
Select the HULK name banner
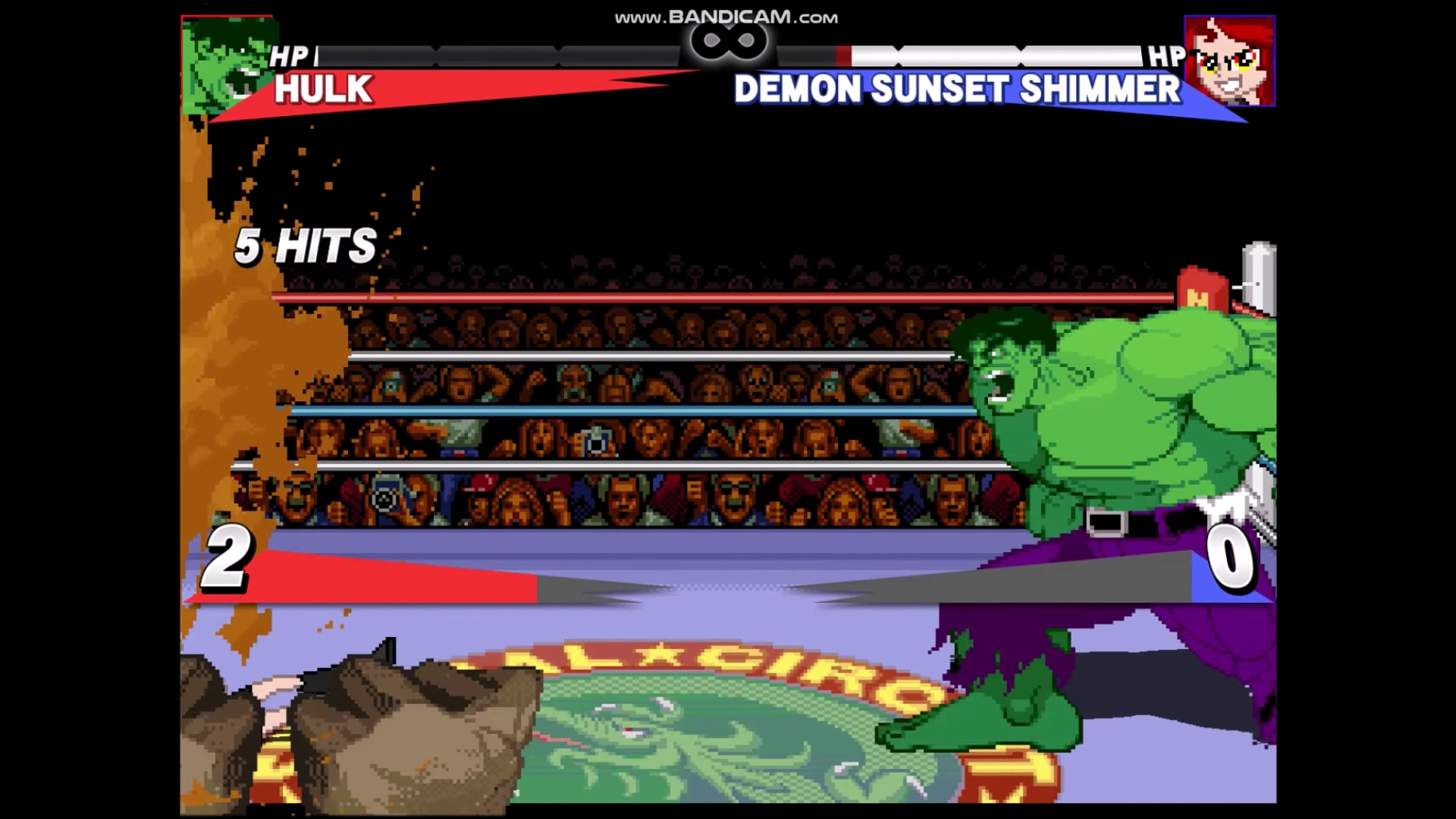[322, 89]
